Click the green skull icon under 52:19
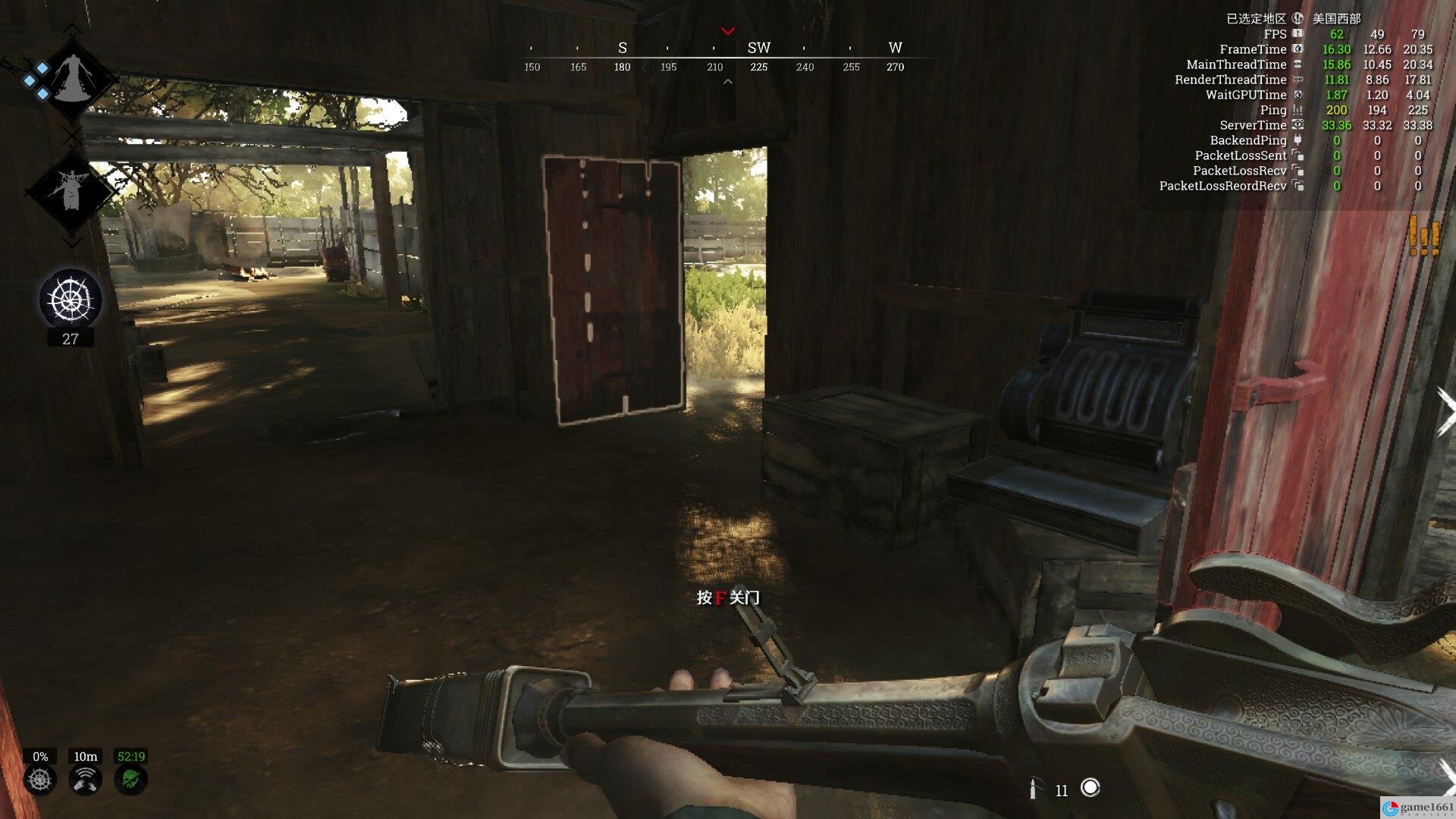 (130, 780)
